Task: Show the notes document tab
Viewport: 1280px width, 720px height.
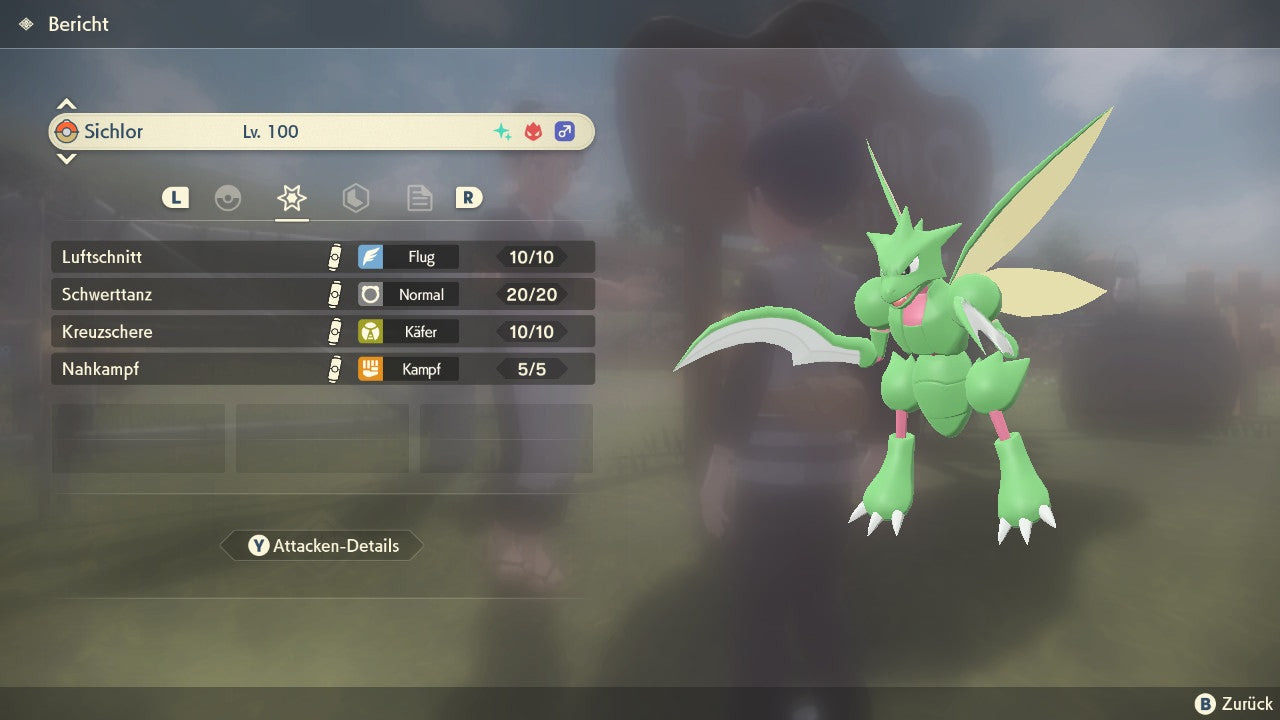Action: tap(419, 198)
